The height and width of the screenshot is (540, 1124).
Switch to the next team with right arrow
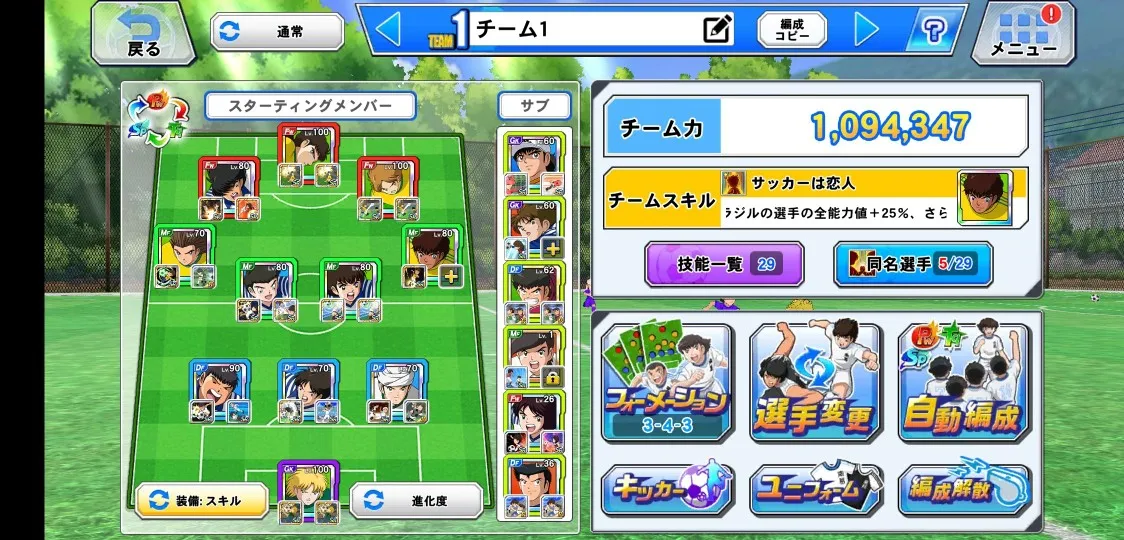[866, 30]
